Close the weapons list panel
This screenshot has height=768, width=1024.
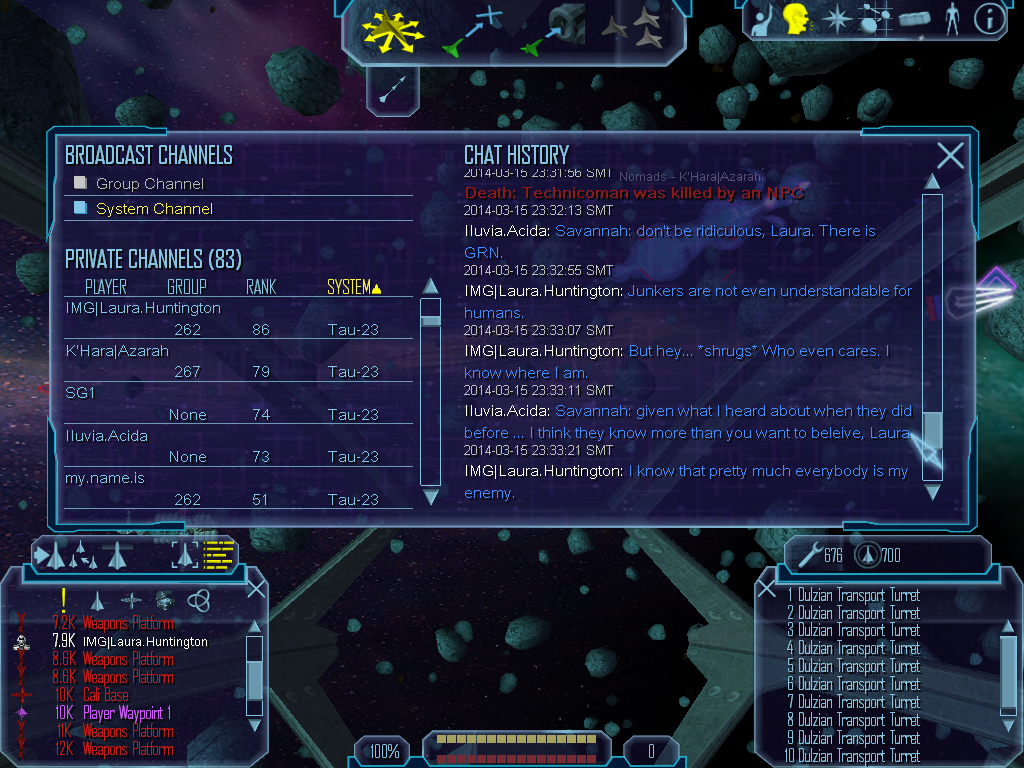[767, 588]
